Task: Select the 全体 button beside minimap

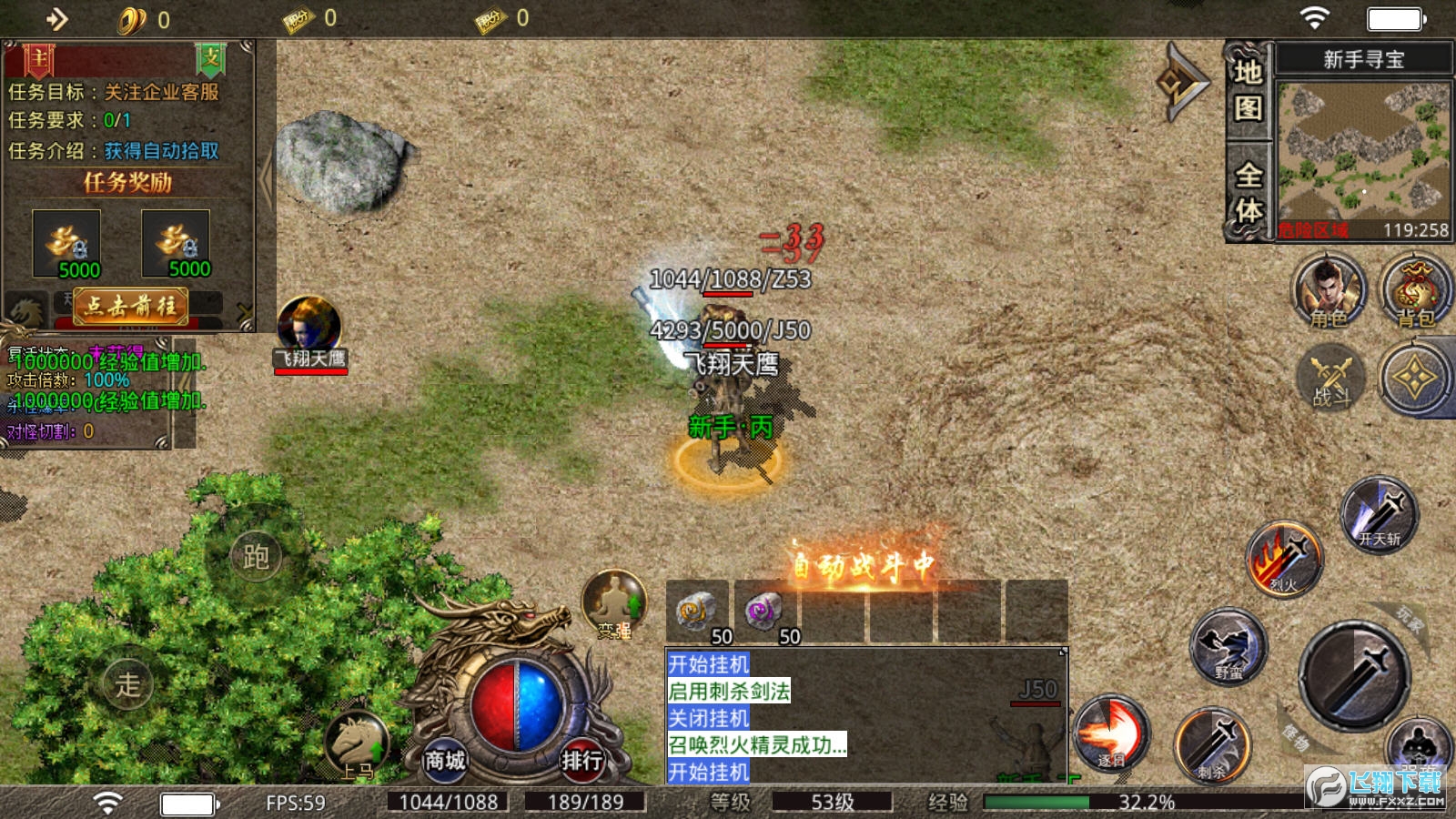Action: pyautogui.click(x=1248, y=191)
